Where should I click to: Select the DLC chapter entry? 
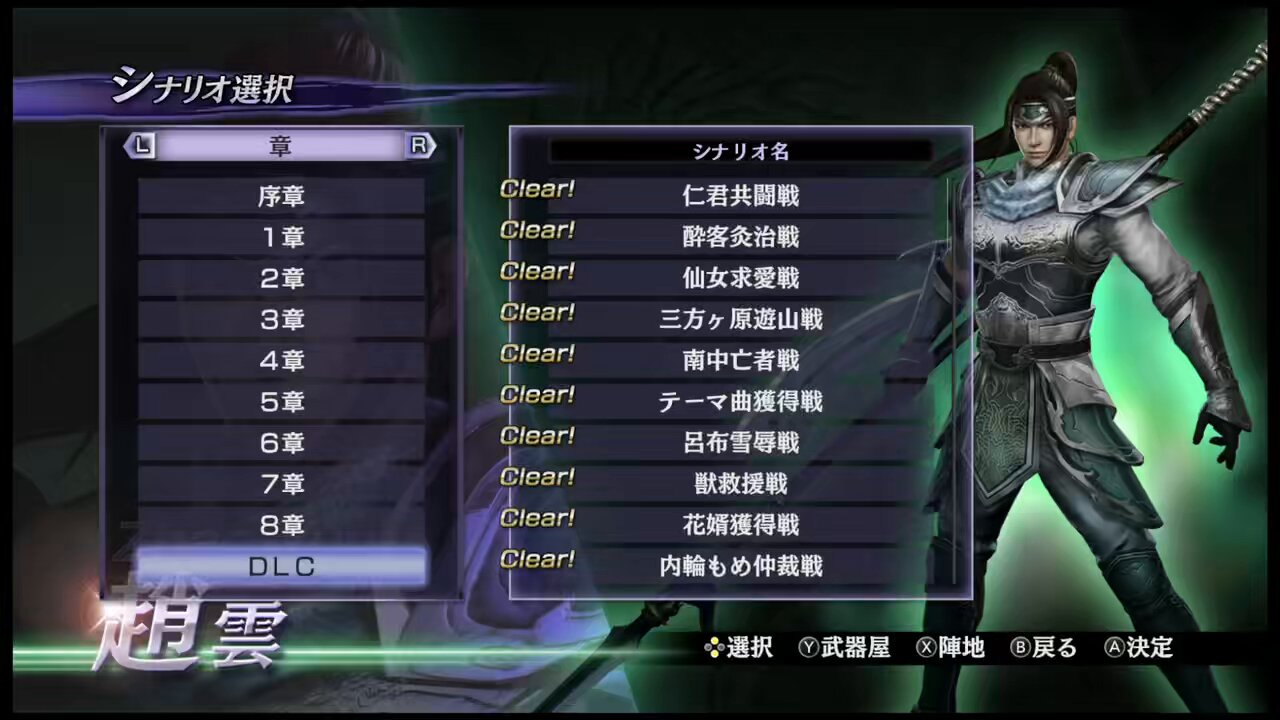[x=281, y=566]
